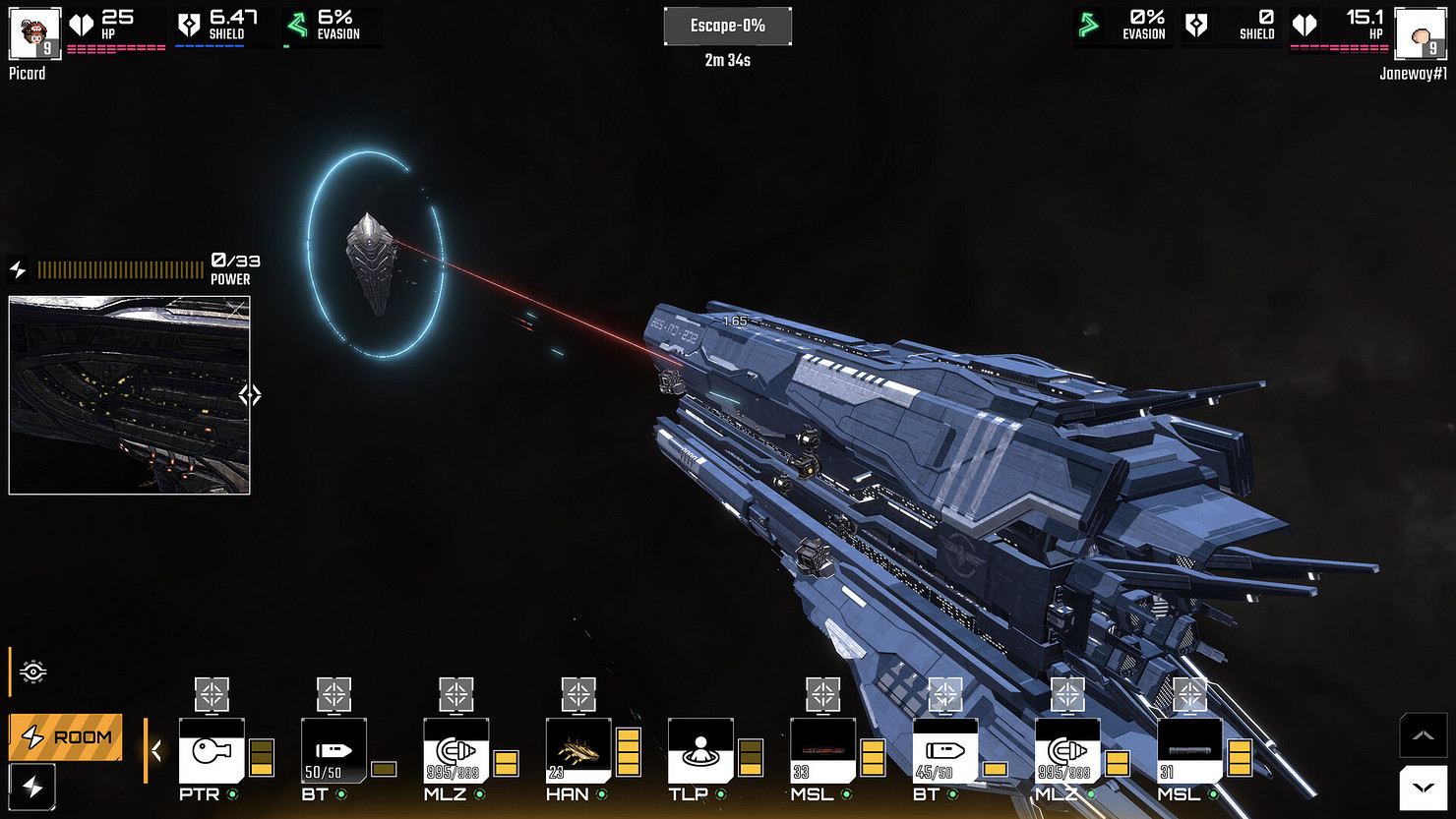
Task: Select the PTR weapon slot
Action: pyautogui.click(x=212, y=750)
